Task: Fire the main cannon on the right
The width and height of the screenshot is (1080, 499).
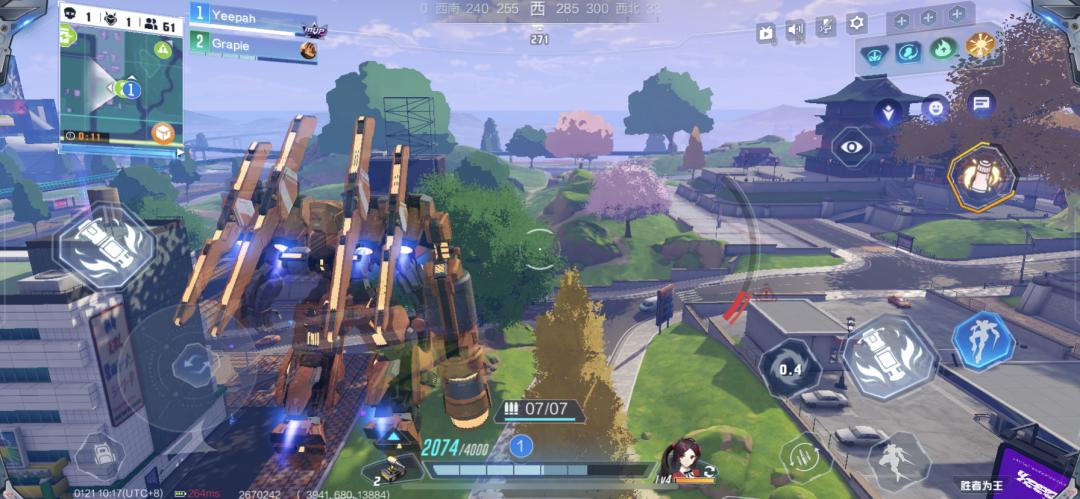Action: tap(888, 357)
